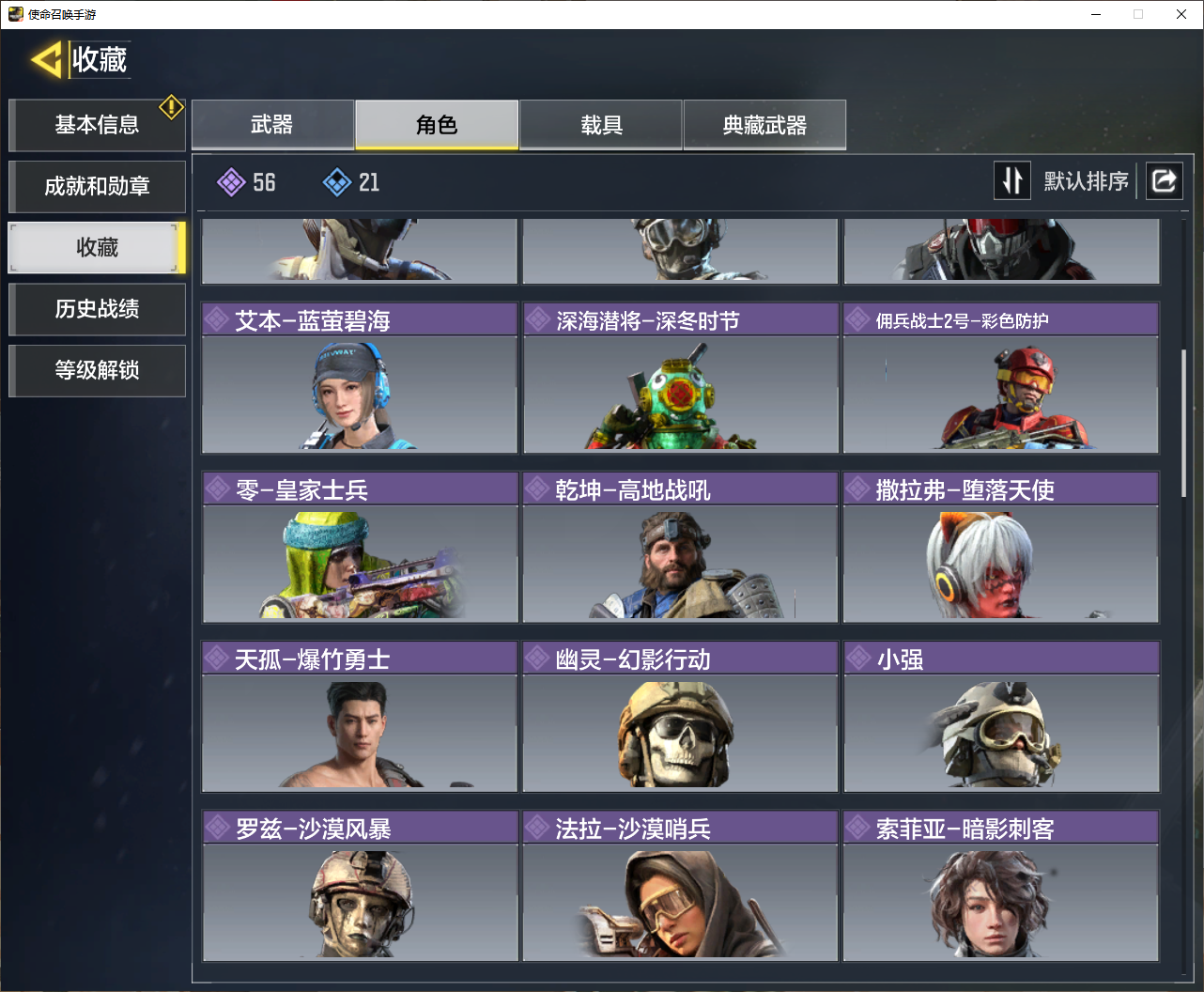Close the game window
The height and width of the screenshot is (992, 1204).
[1181, 14]
